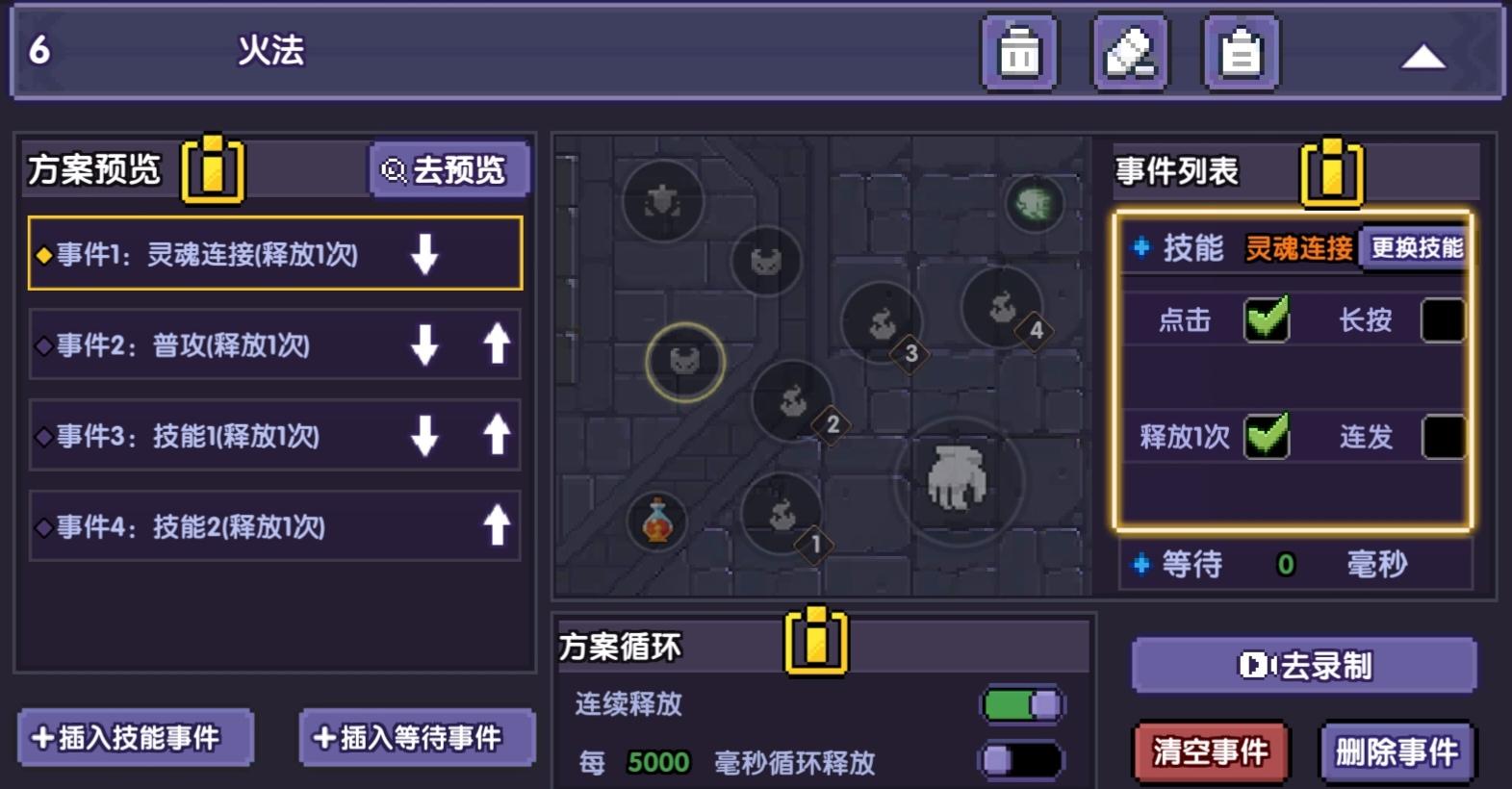Enable the 连发 checkbox
Screen dimensions: 1512x789
pyautogui.click(x=1442, y=438)
